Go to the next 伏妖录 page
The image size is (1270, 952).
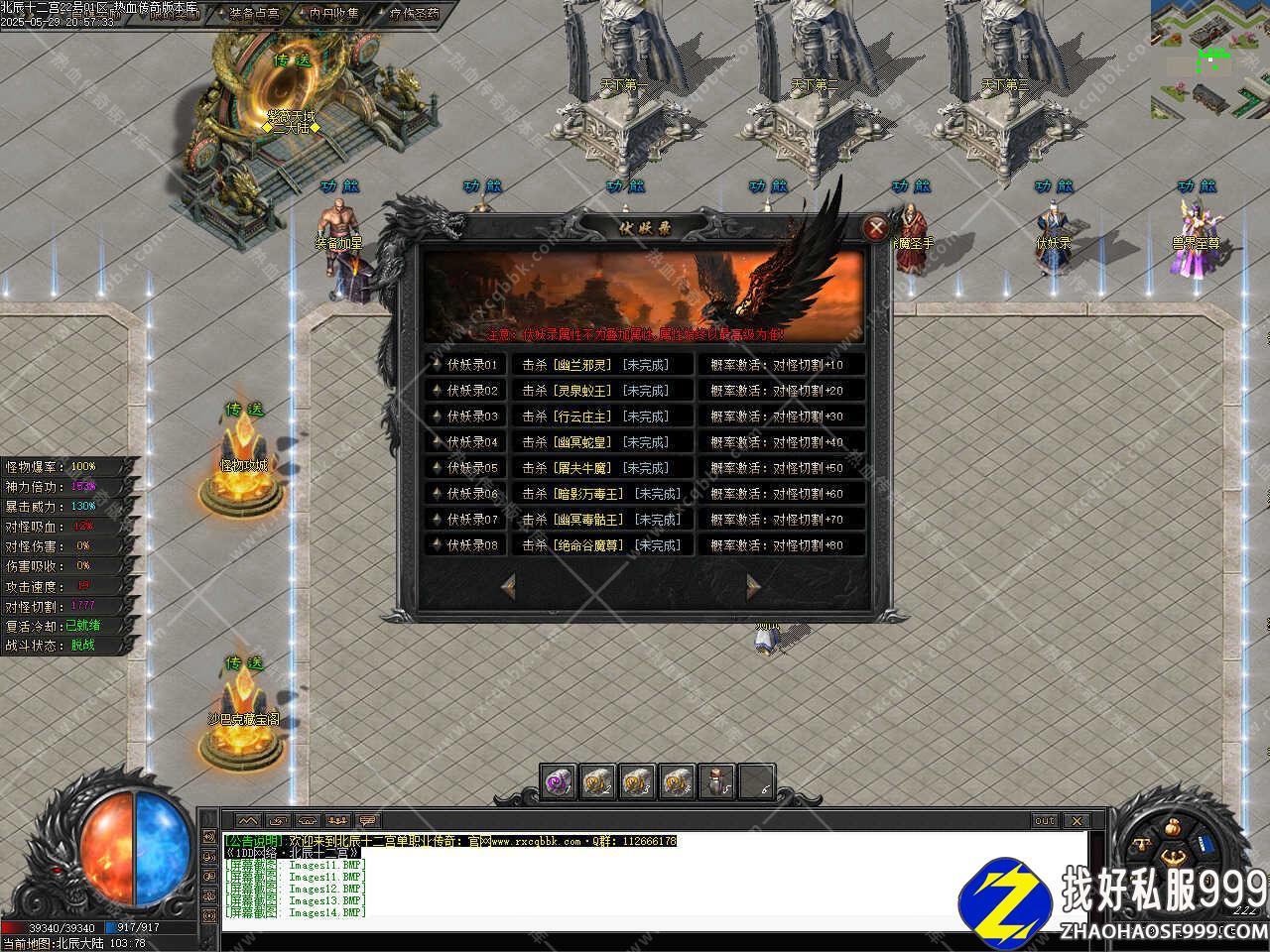point(754,586)
